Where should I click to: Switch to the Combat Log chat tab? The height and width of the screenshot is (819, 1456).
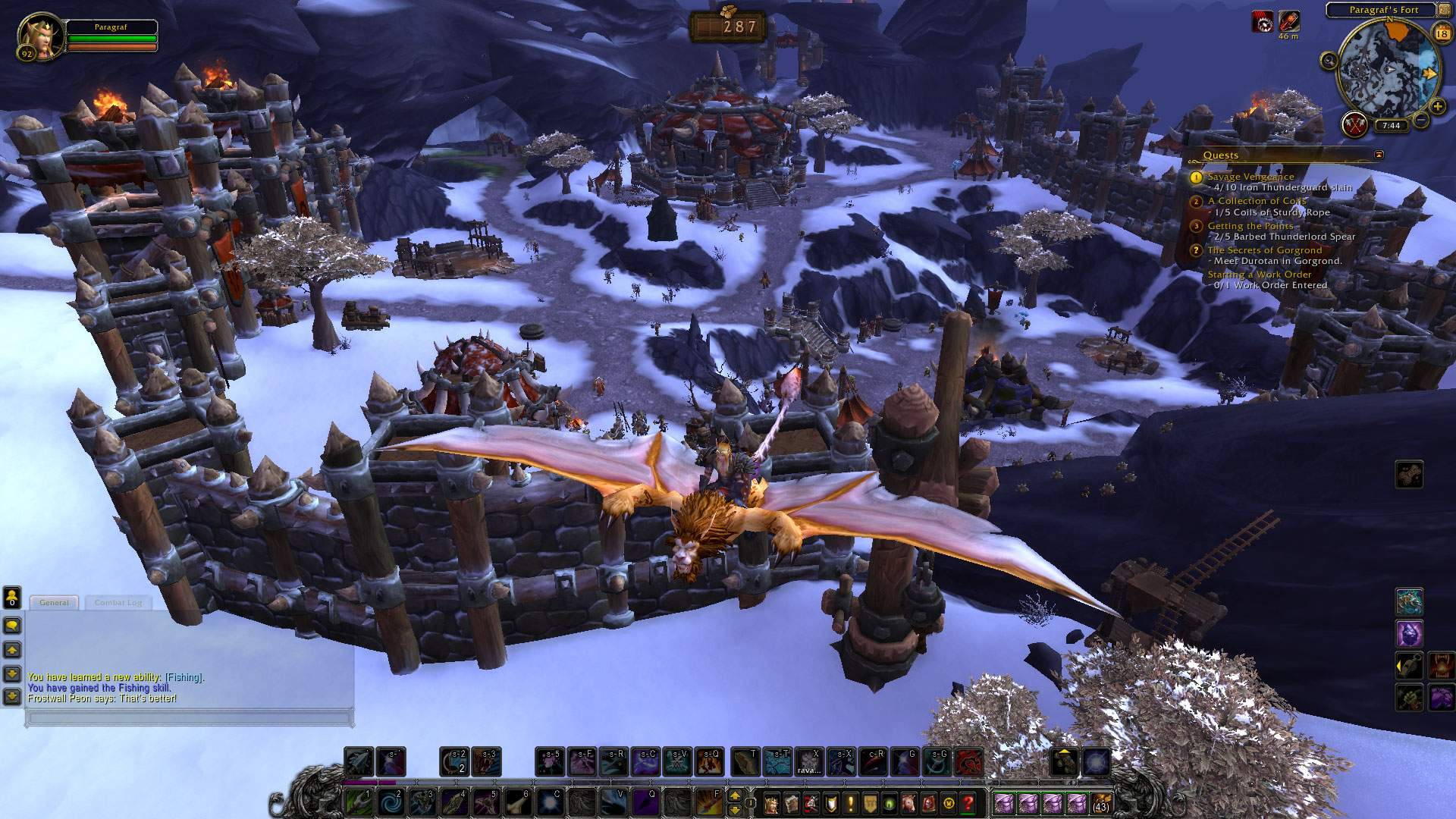coord(118,603)
